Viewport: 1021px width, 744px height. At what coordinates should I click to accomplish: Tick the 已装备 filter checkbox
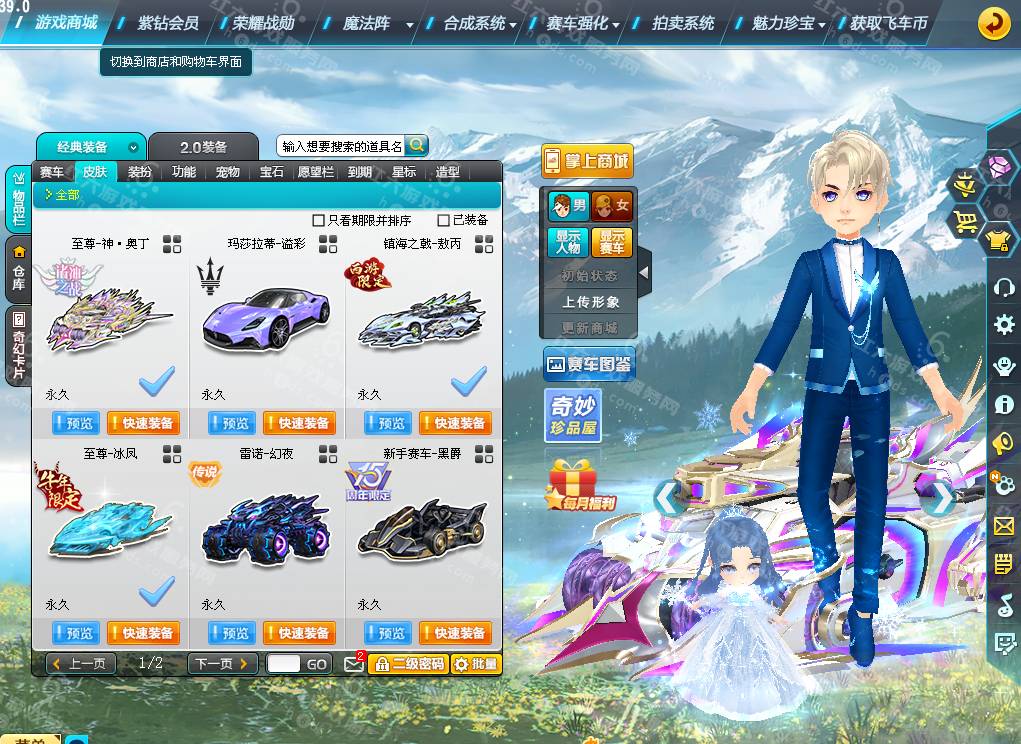(444, 220)
